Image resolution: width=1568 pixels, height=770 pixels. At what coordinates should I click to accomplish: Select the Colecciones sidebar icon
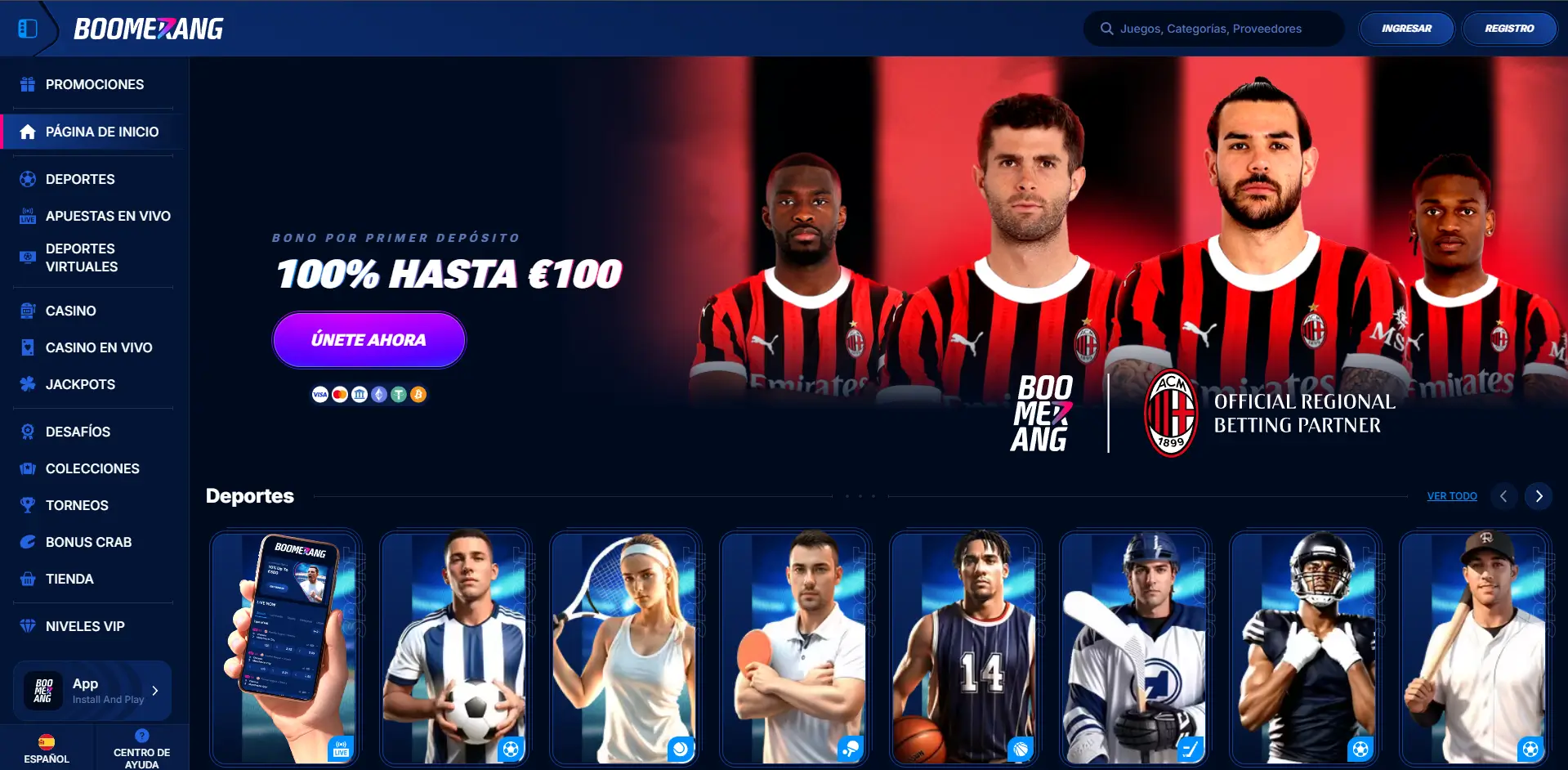pyautogui.click(x=27, y=468)
